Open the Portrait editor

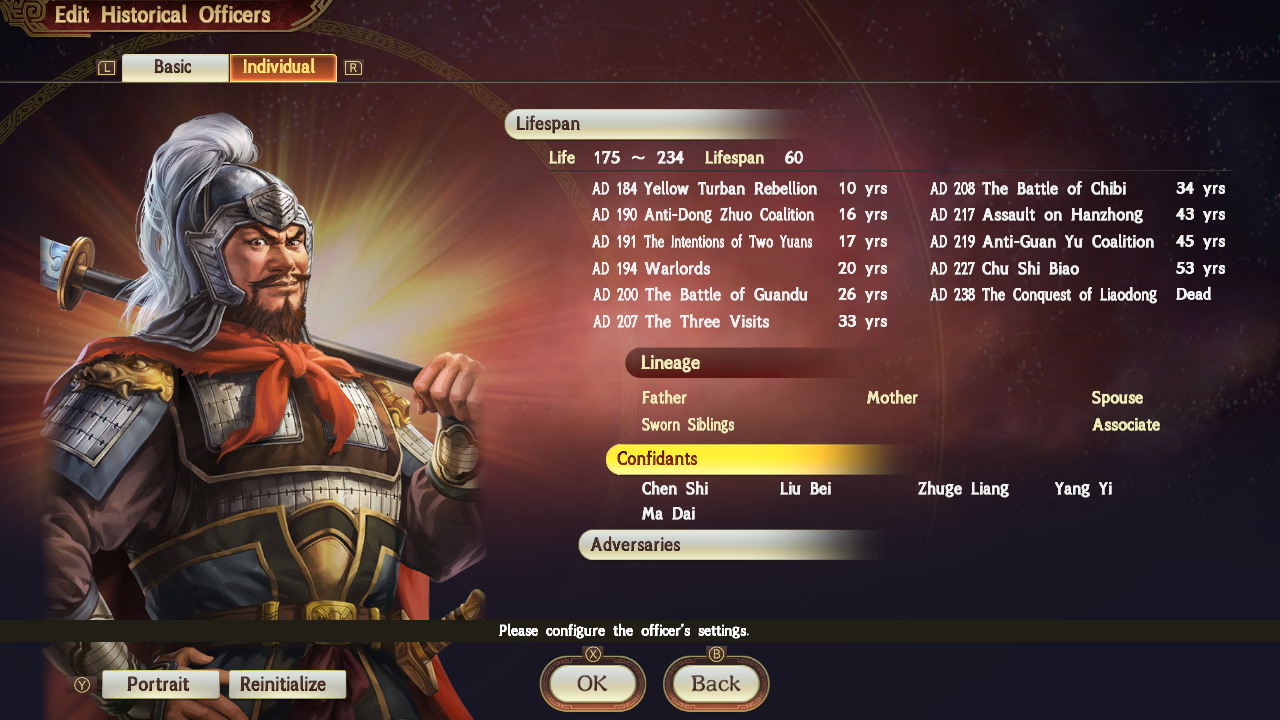160,684
